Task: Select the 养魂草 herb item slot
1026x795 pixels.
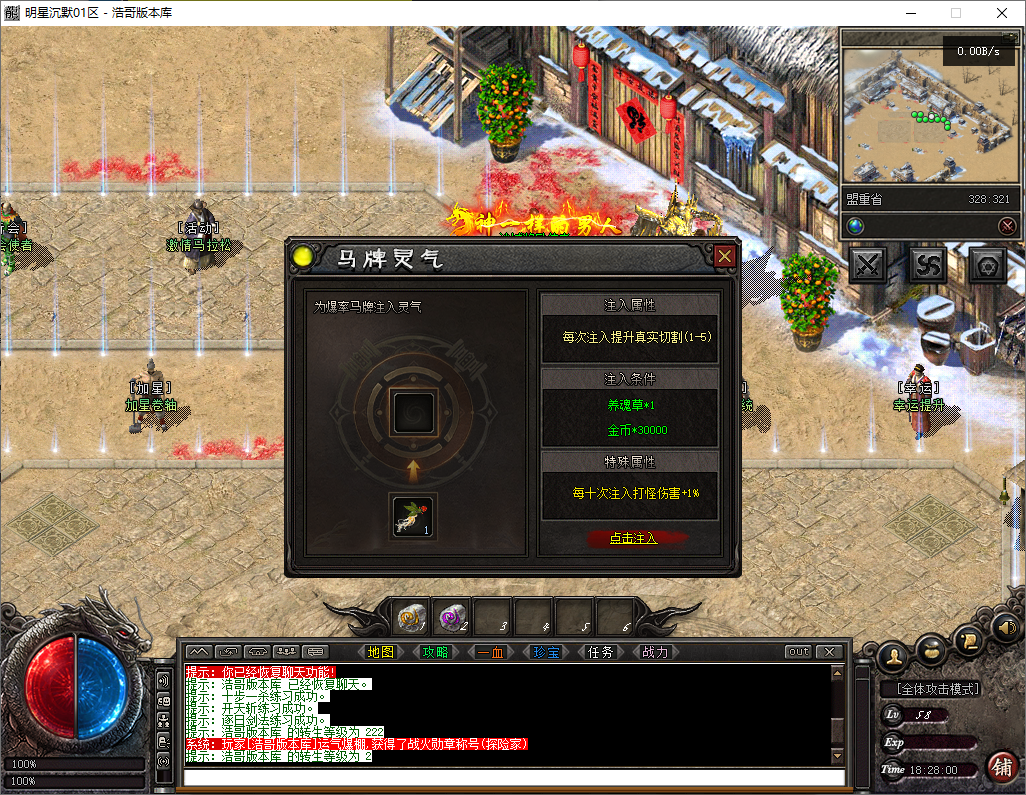Action: 413,516
